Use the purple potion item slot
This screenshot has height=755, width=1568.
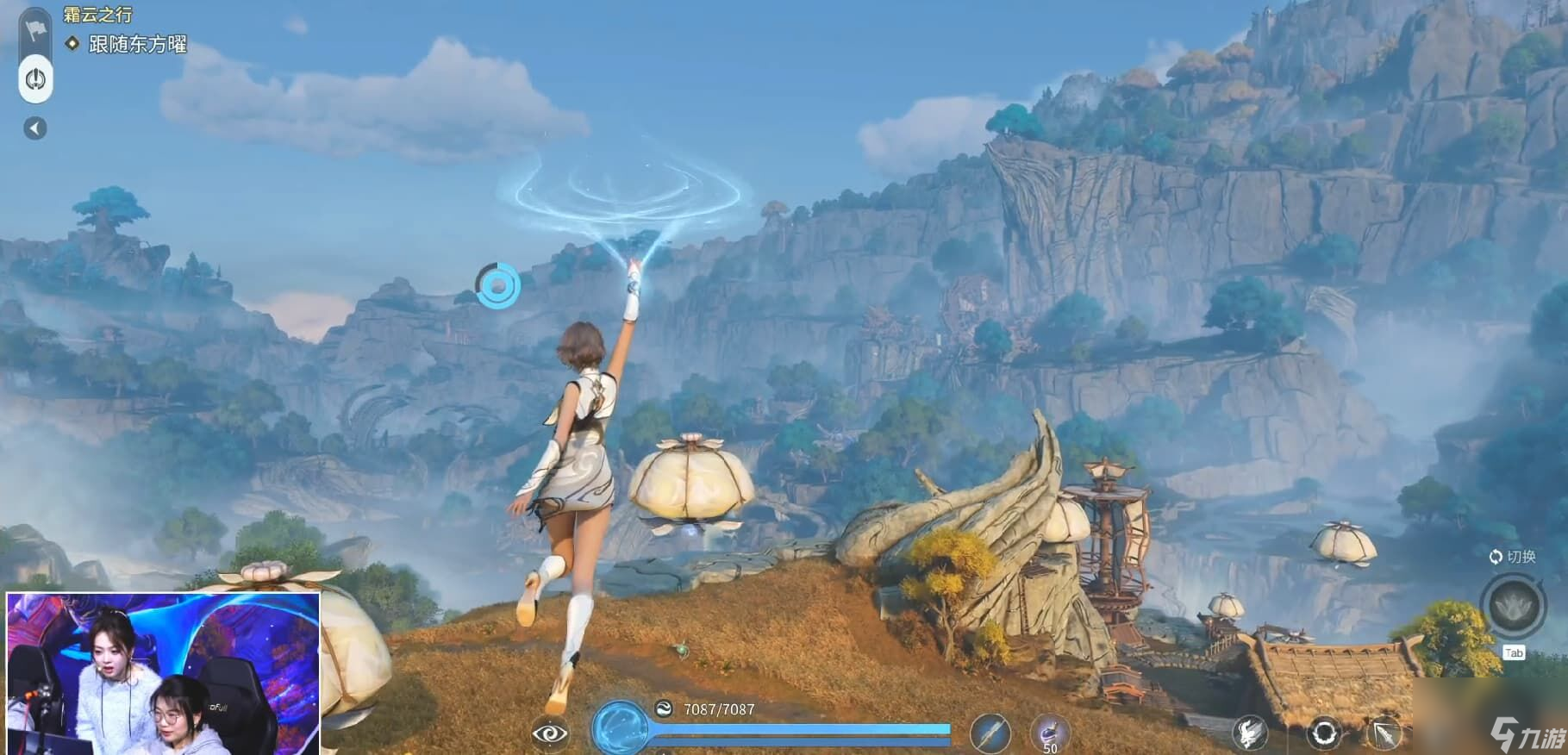point(1049,734)
